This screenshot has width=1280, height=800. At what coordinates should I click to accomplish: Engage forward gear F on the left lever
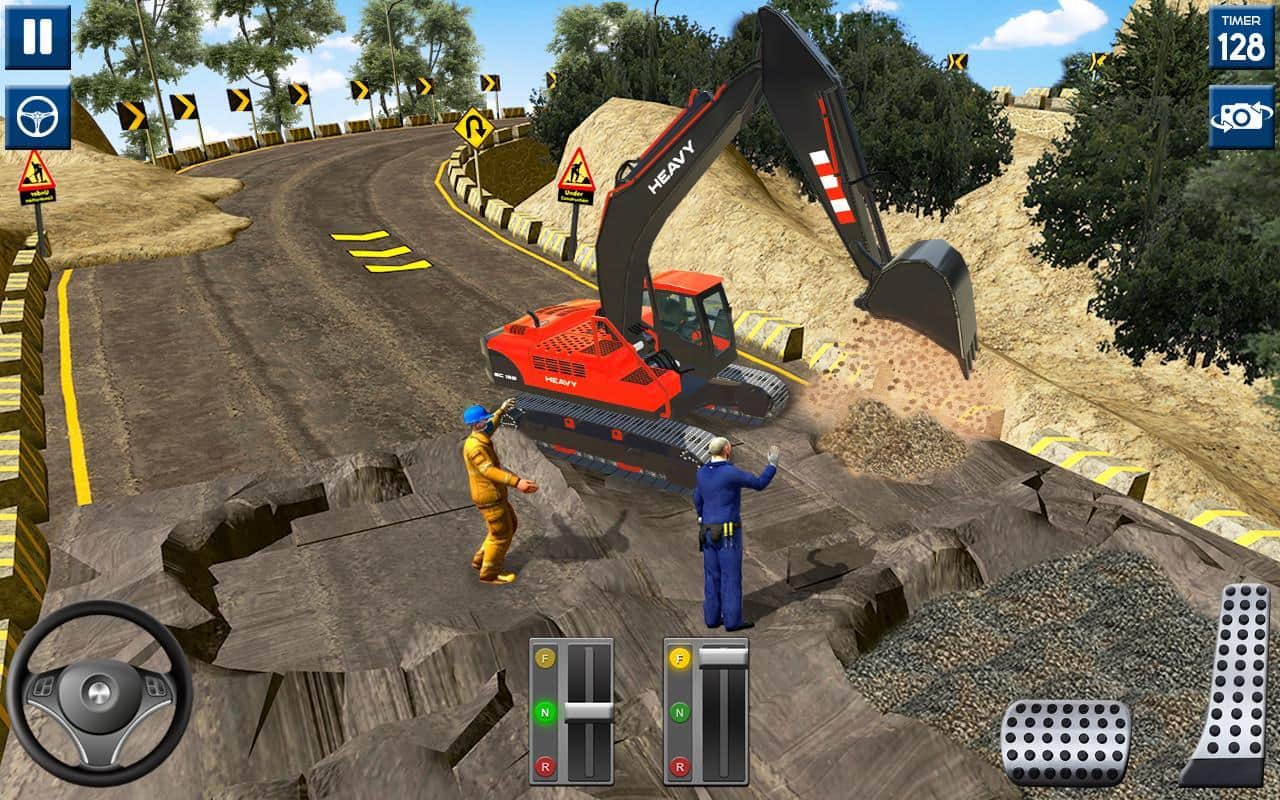[546, 660]
